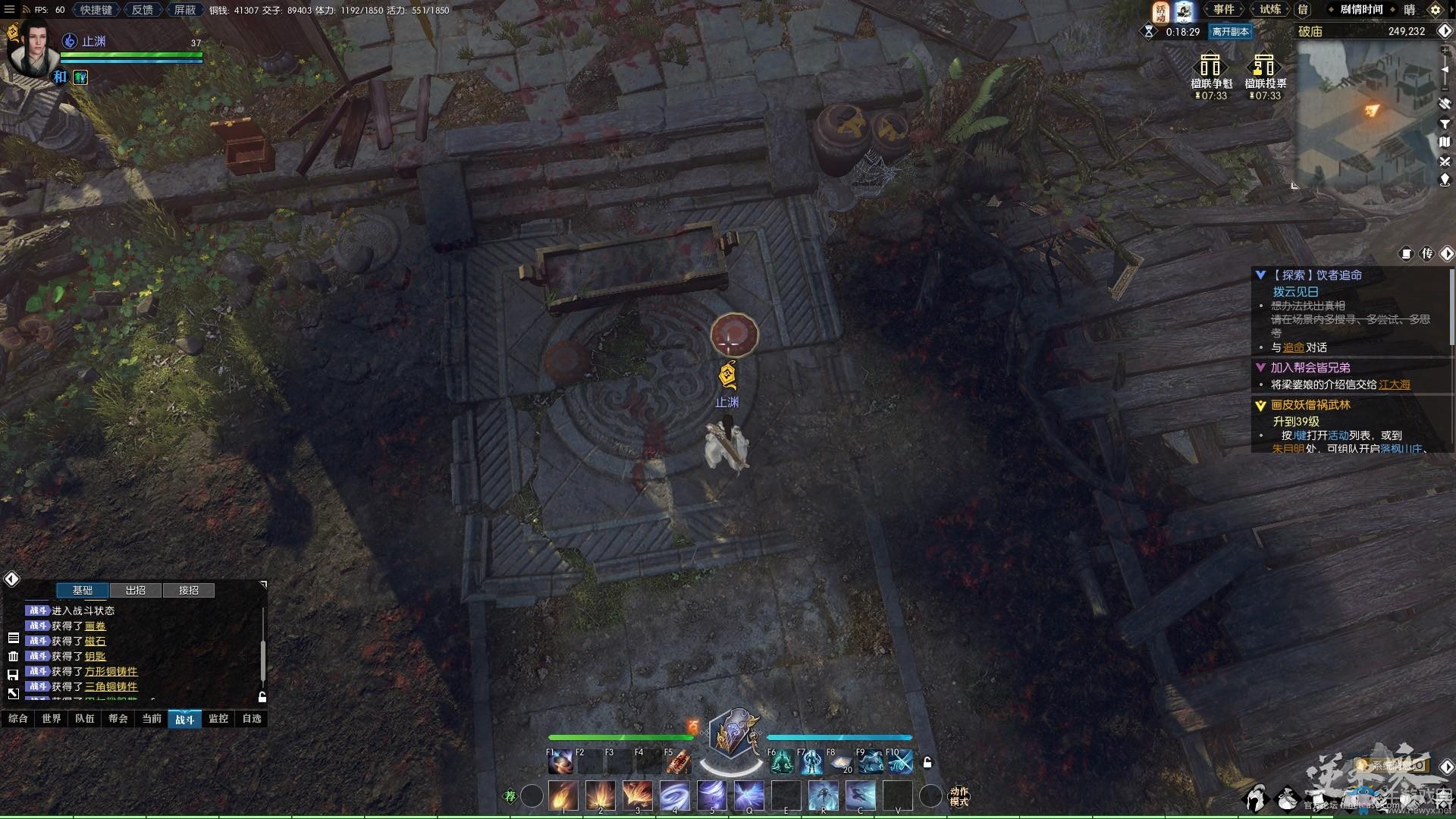Click the 离开副本 leave dungeon button
Viewport: 1456px width, 819px height.
pos(1229,32)
